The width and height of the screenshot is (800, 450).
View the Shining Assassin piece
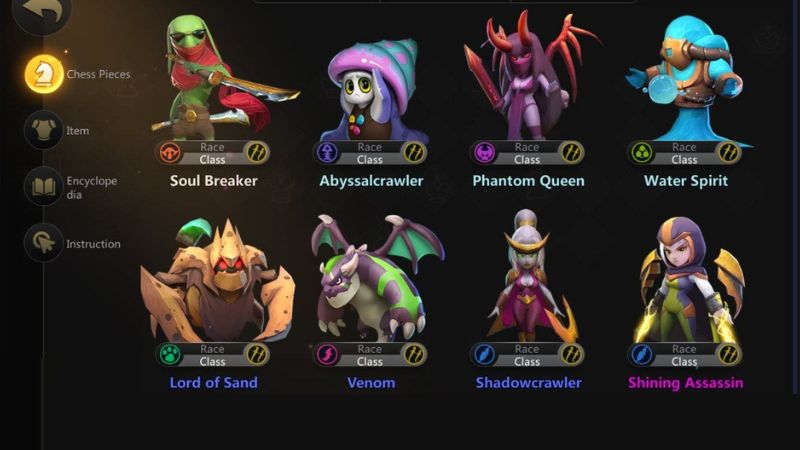684,285
